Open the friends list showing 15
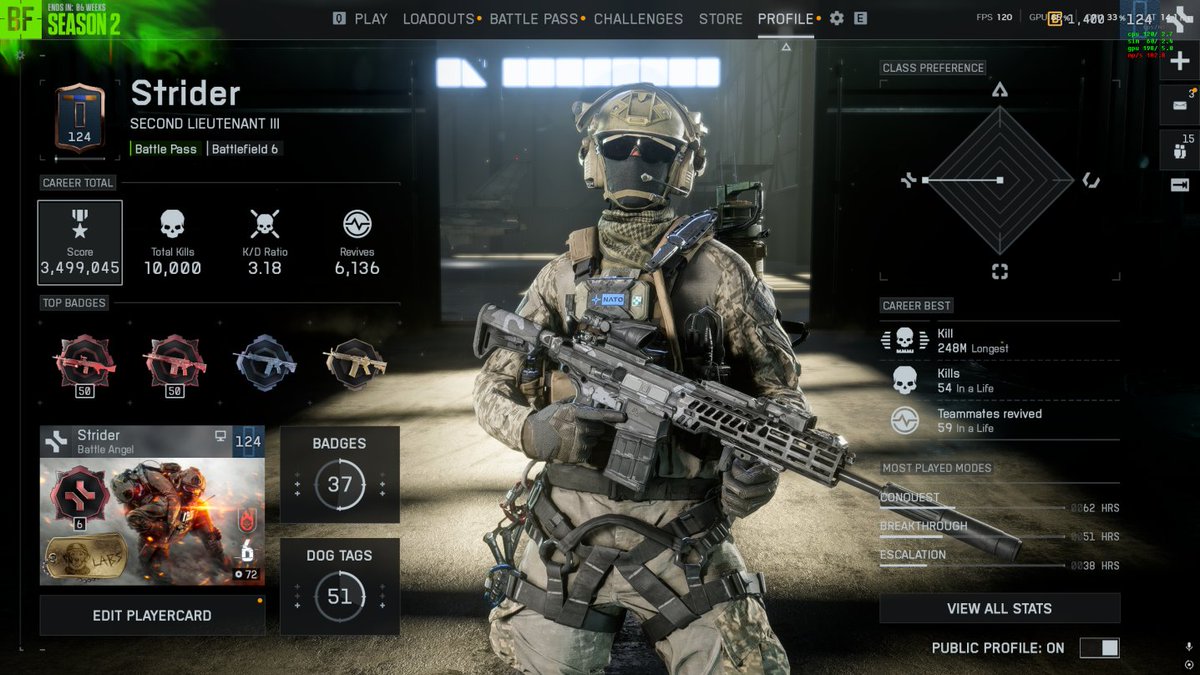 1179,151
